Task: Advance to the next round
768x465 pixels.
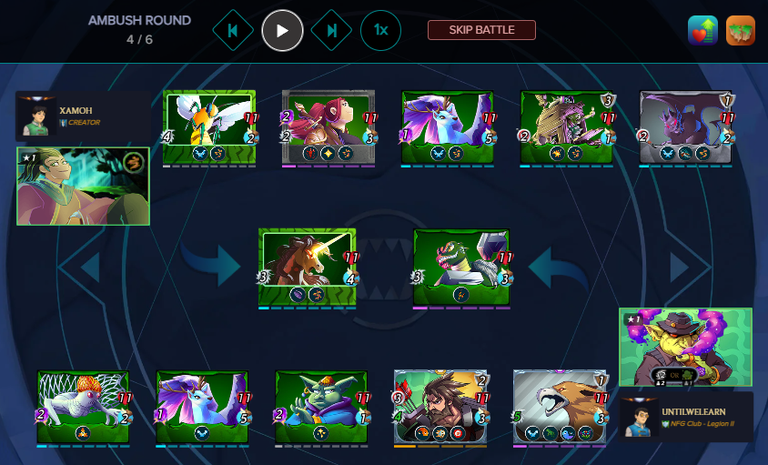Action: [331, 30]
